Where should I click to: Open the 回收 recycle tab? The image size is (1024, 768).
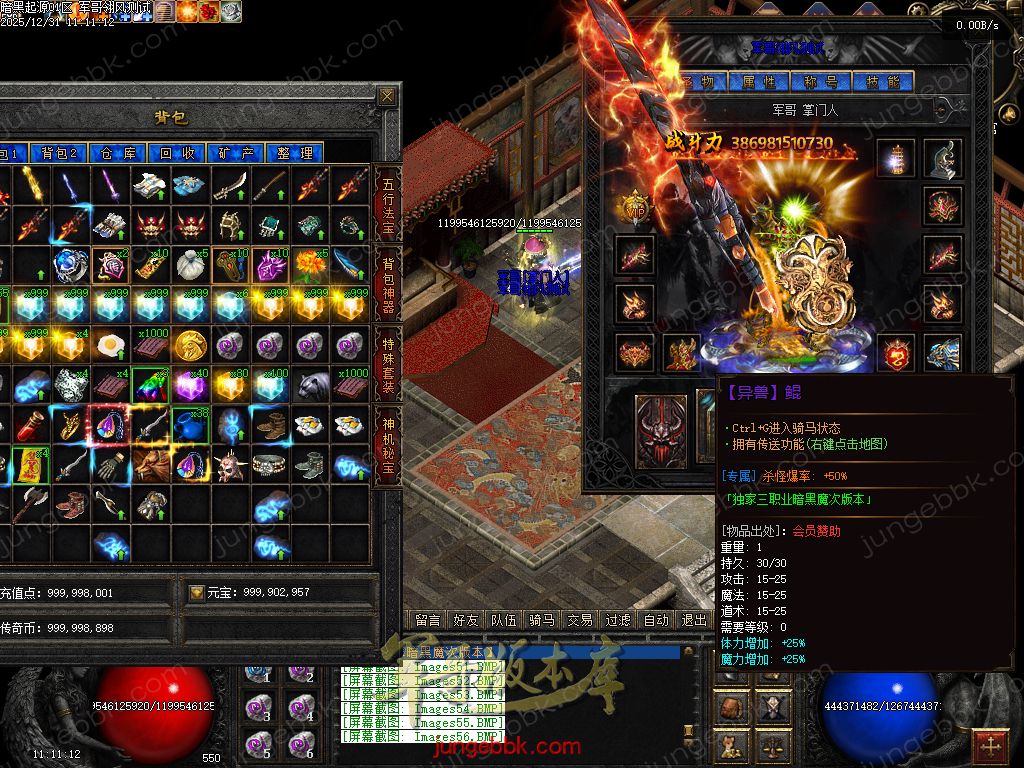tap(177, 153)
